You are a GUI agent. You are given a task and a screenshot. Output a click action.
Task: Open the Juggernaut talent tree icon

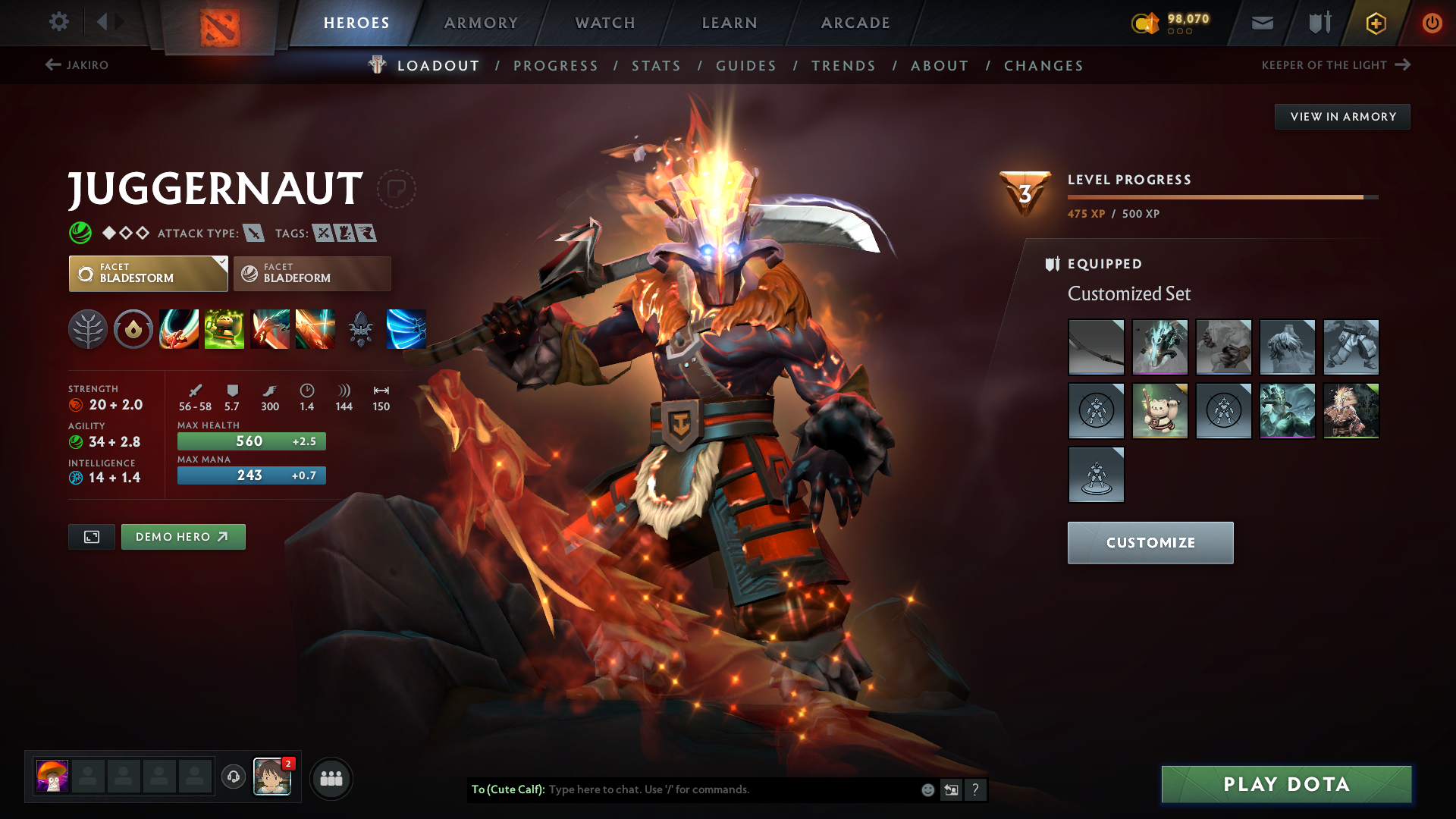pos(88,329)
